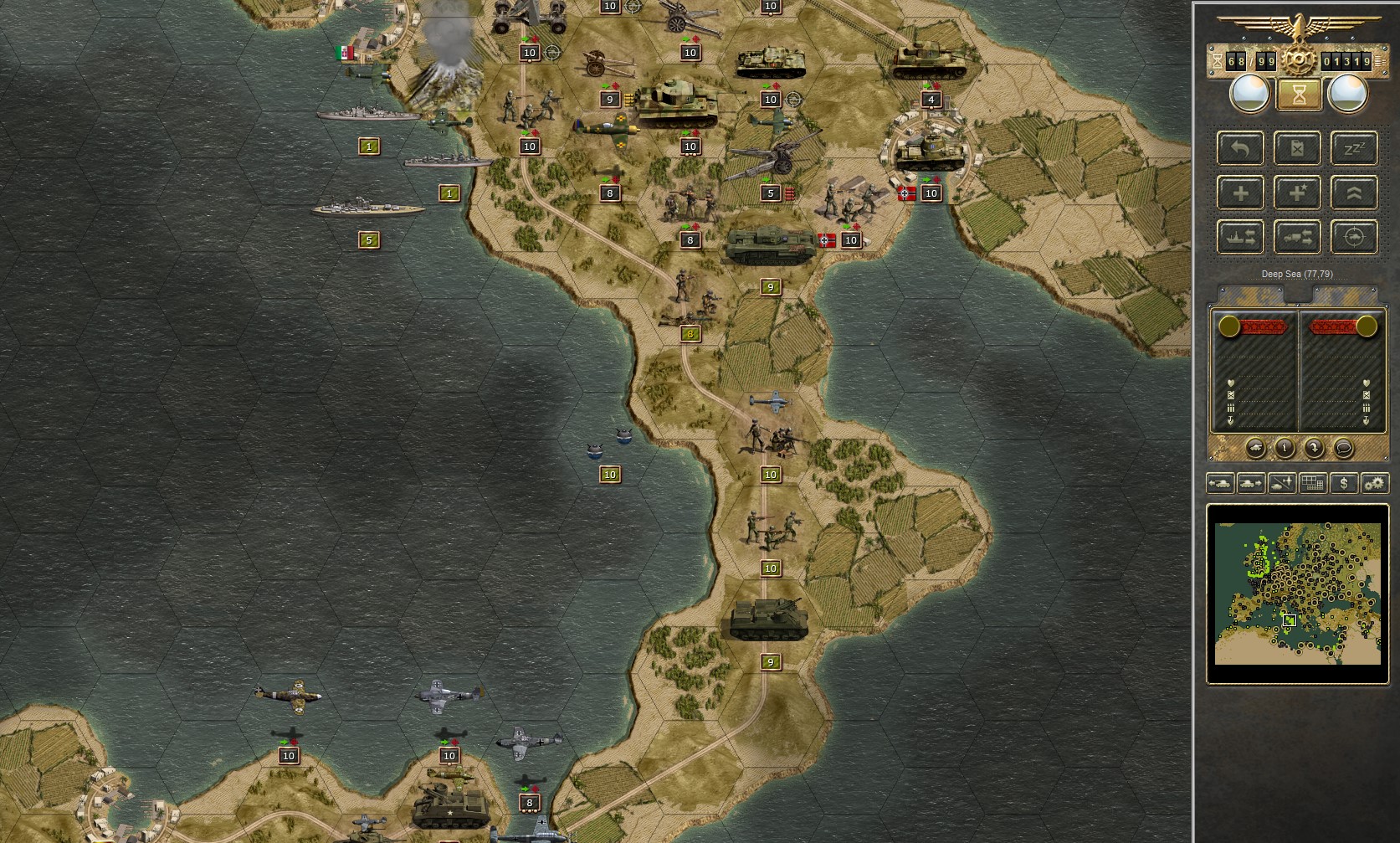Click the game Options gears icon

[x=1373, y=483]
